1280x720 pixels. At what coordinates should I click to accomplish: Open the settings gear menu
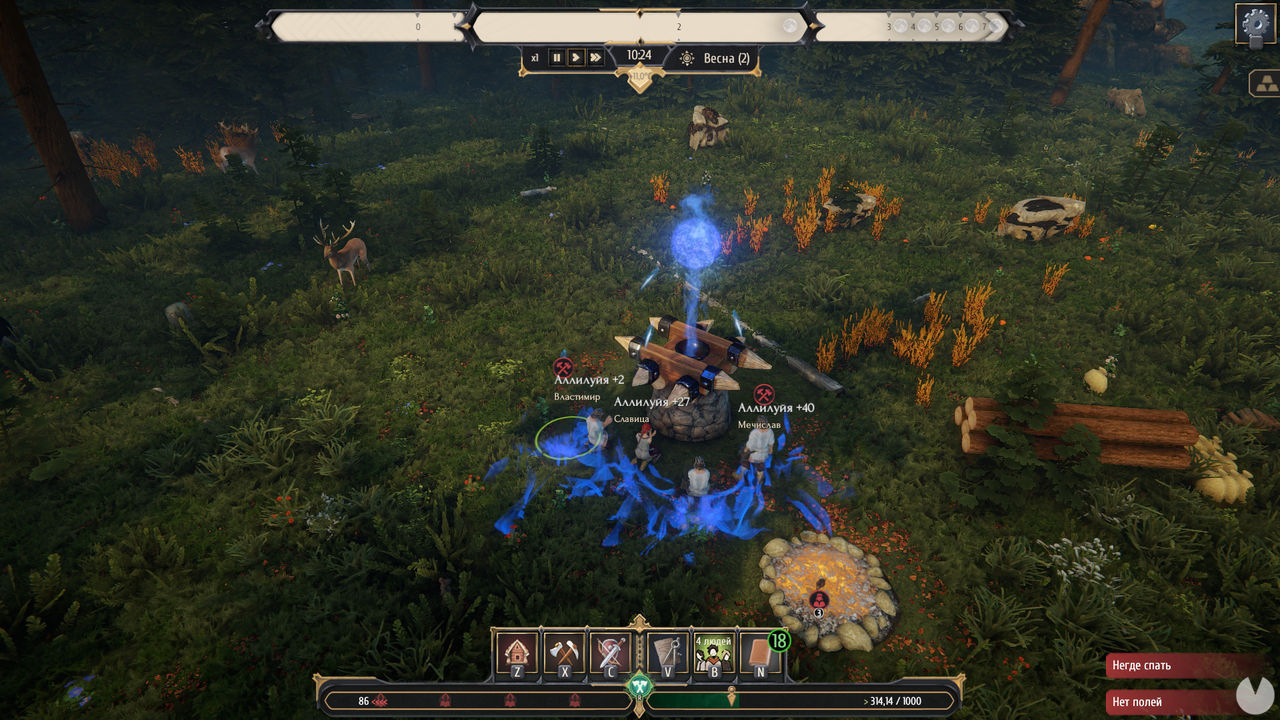coord(1254,23)
